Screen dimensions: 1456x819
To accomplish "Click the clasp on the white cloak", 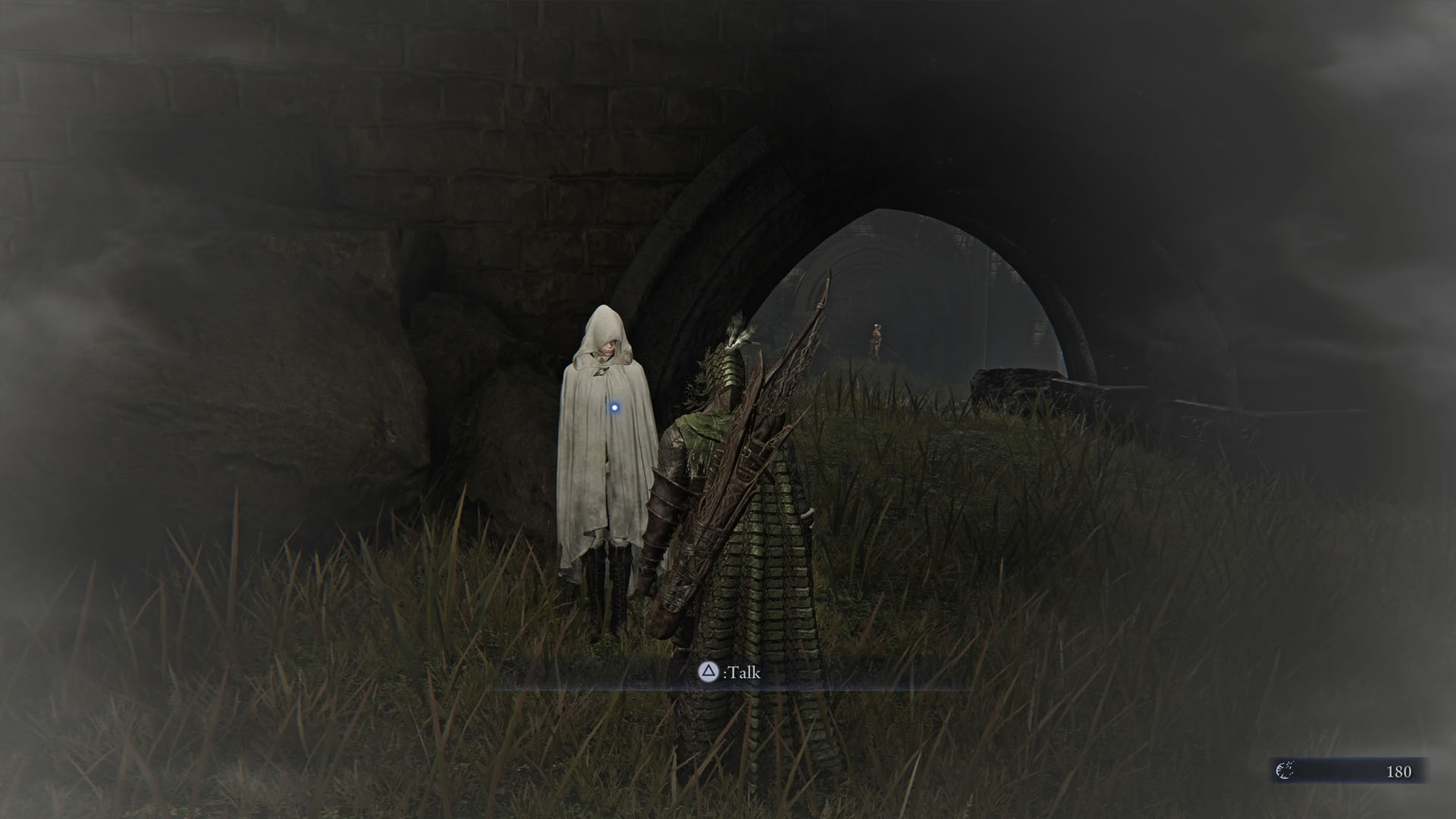I will coord(601,372).
